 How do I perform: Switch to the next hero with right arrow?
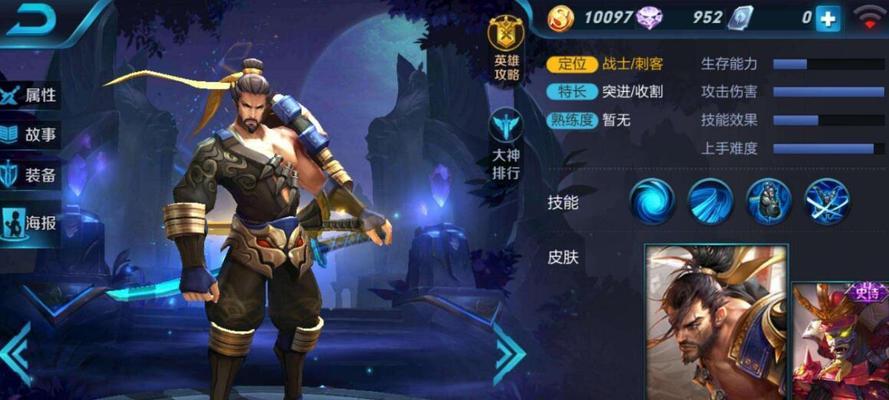coord(508,352)
